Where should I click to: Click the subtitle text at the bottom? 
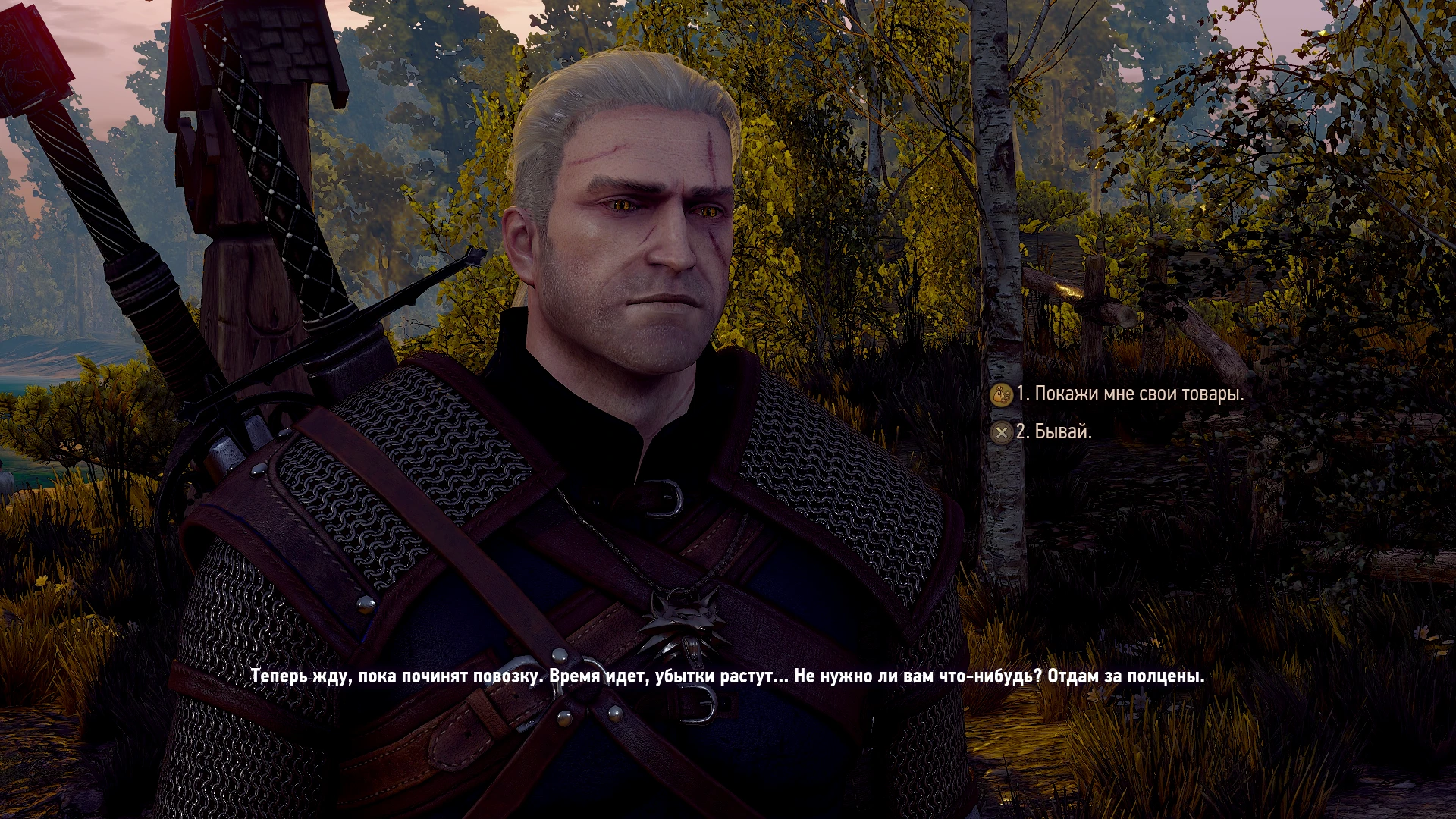(728, 679)
